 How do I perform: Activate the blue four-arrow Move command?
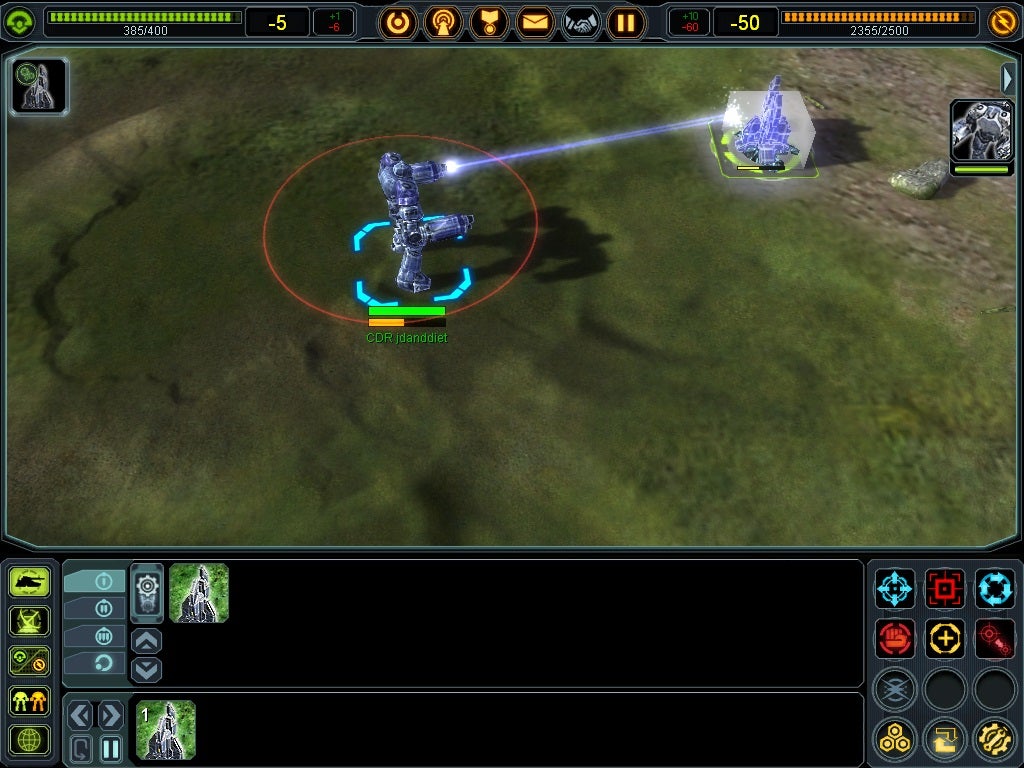pyautogui.click(x=895, y=588)
